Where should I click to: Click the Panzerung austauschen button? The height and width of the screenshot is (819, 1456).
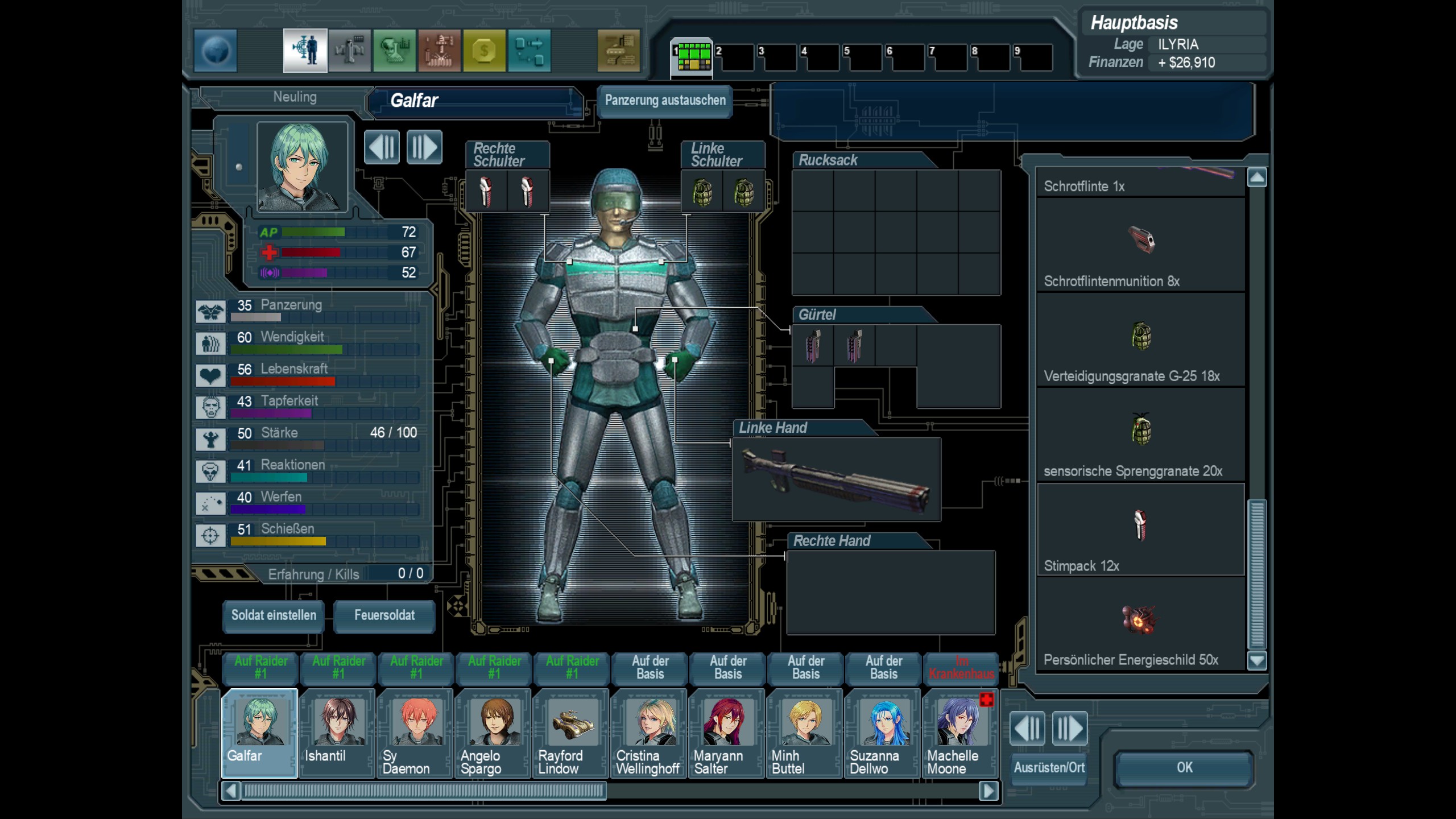pos(665,101)
